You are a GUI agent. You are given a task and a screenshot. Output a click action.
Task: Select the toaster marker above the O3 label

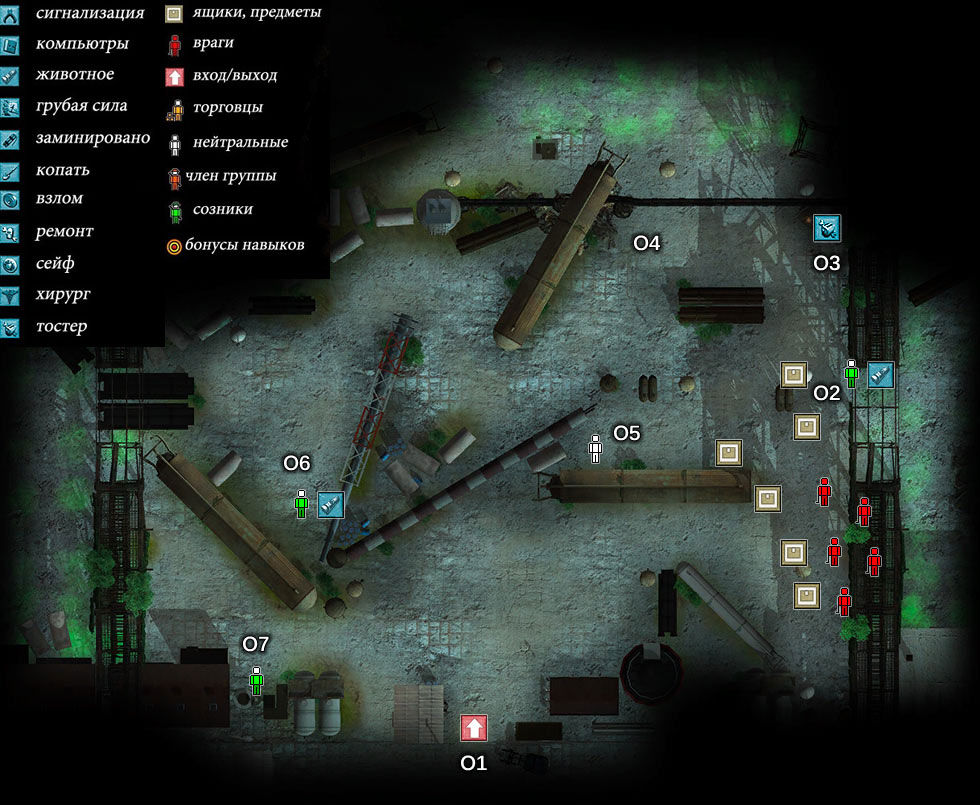[x=827, y=229]
